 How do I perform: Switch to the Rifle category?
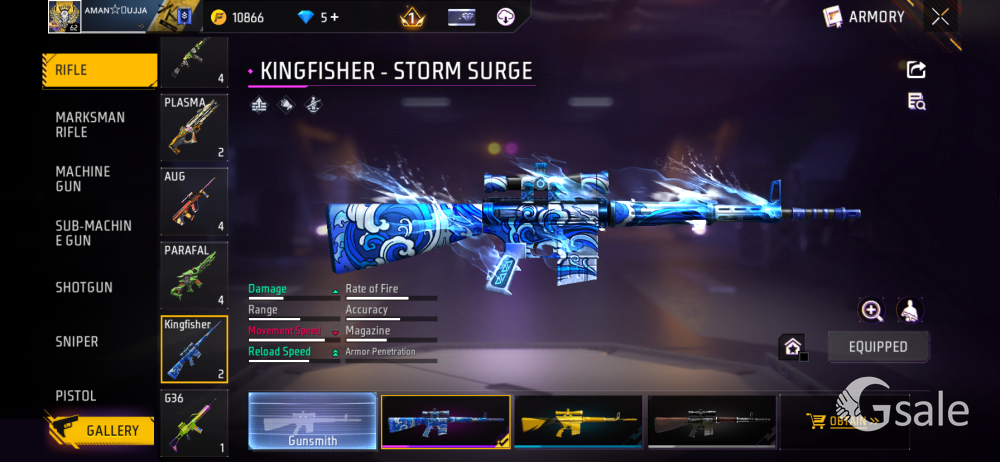pos(99,70)
